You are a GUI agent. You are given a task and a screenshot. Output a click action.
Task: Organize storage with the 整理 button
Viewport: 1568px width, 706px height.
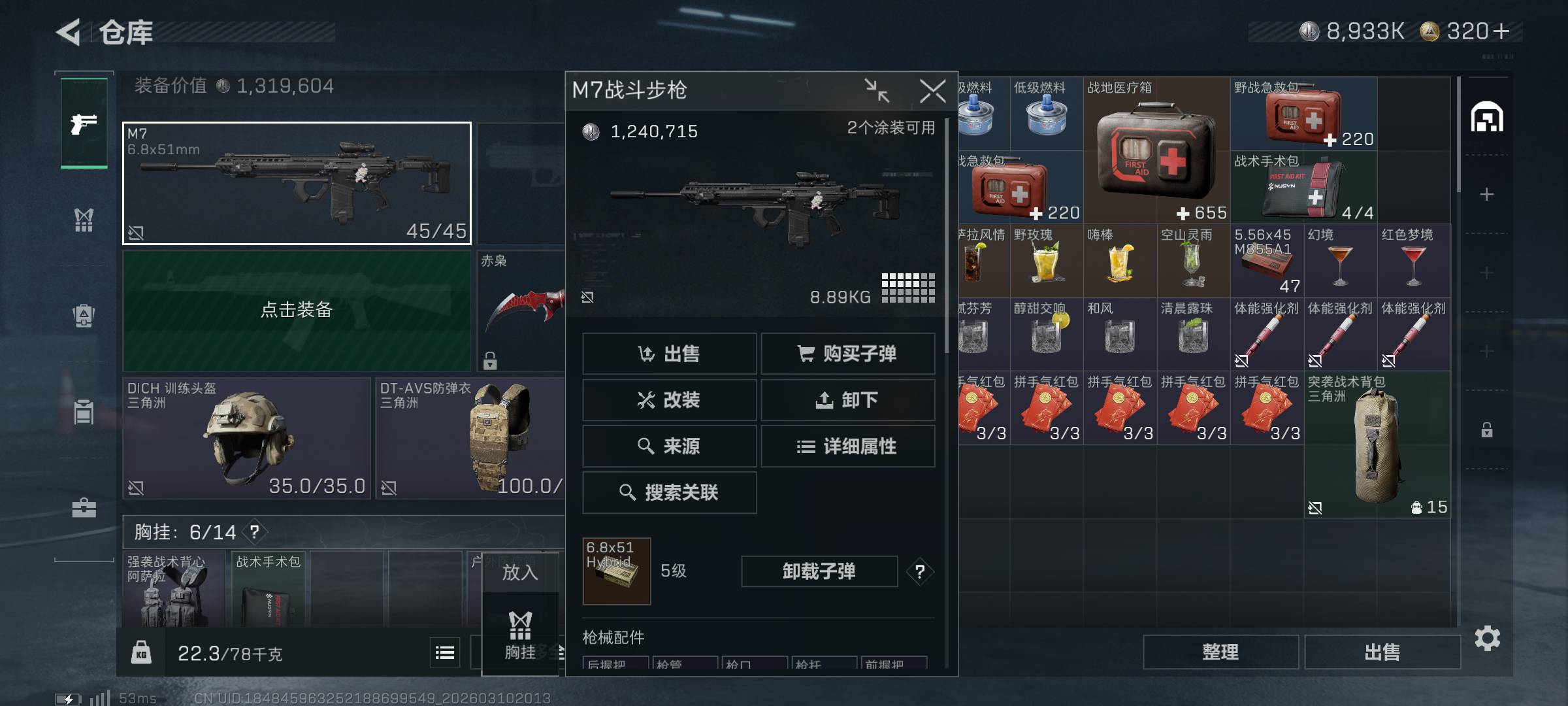(x=1220, y=652)
